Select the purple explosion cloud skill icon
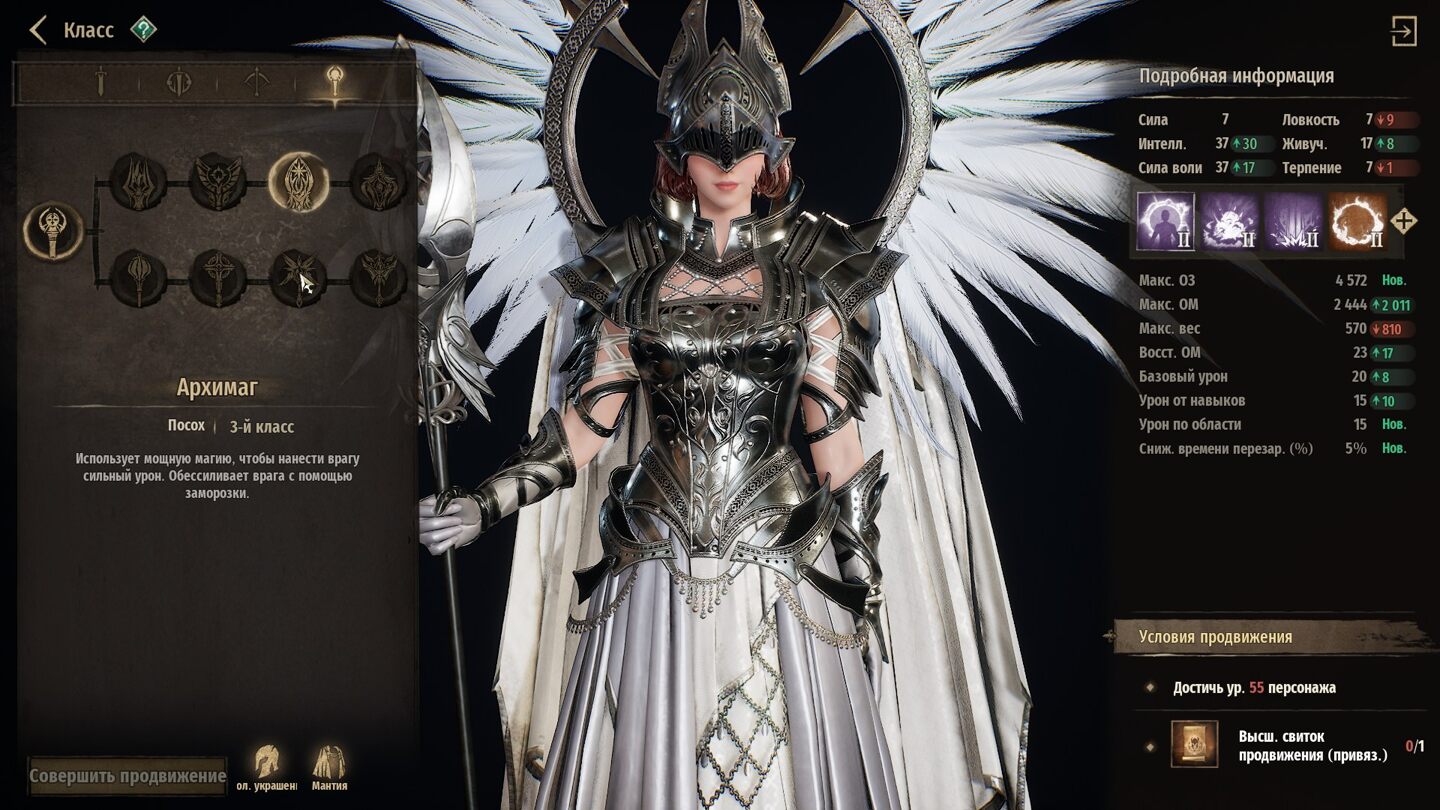This screenshot has width=1440, height=810. [1229, 221]
